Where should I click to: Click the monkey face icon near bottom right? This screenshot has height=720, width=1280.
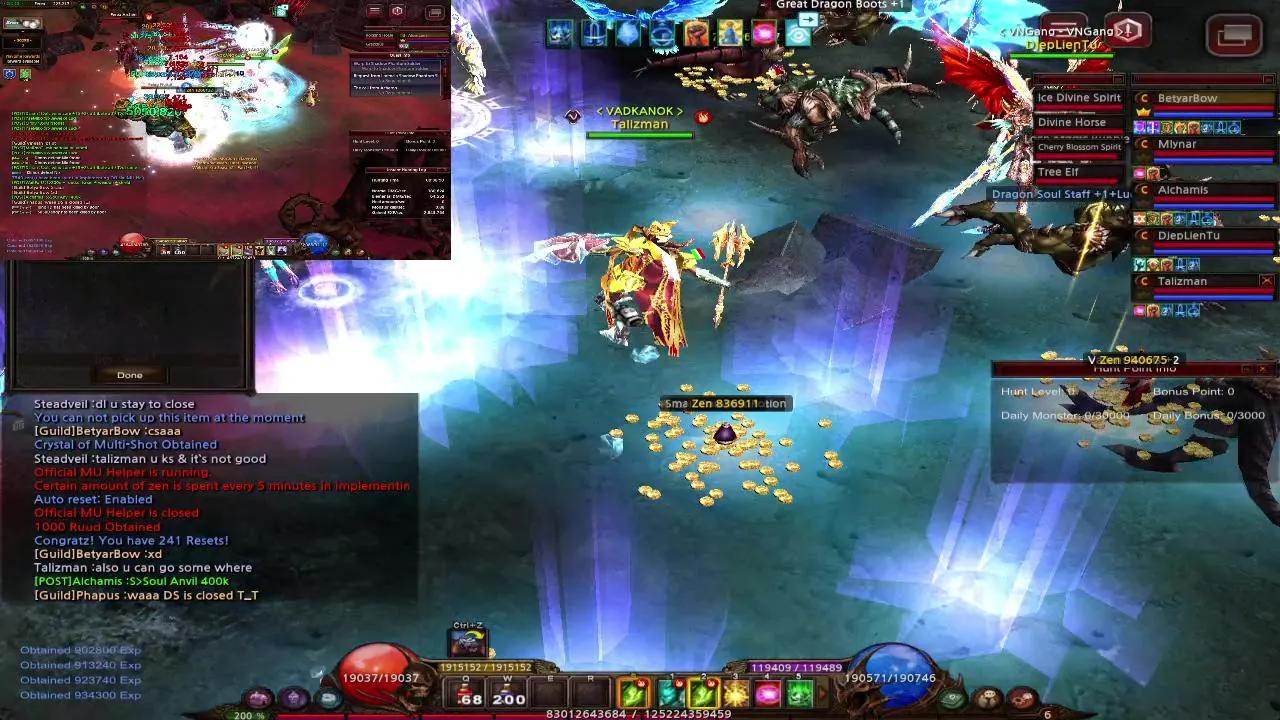(x=988, y=697)
